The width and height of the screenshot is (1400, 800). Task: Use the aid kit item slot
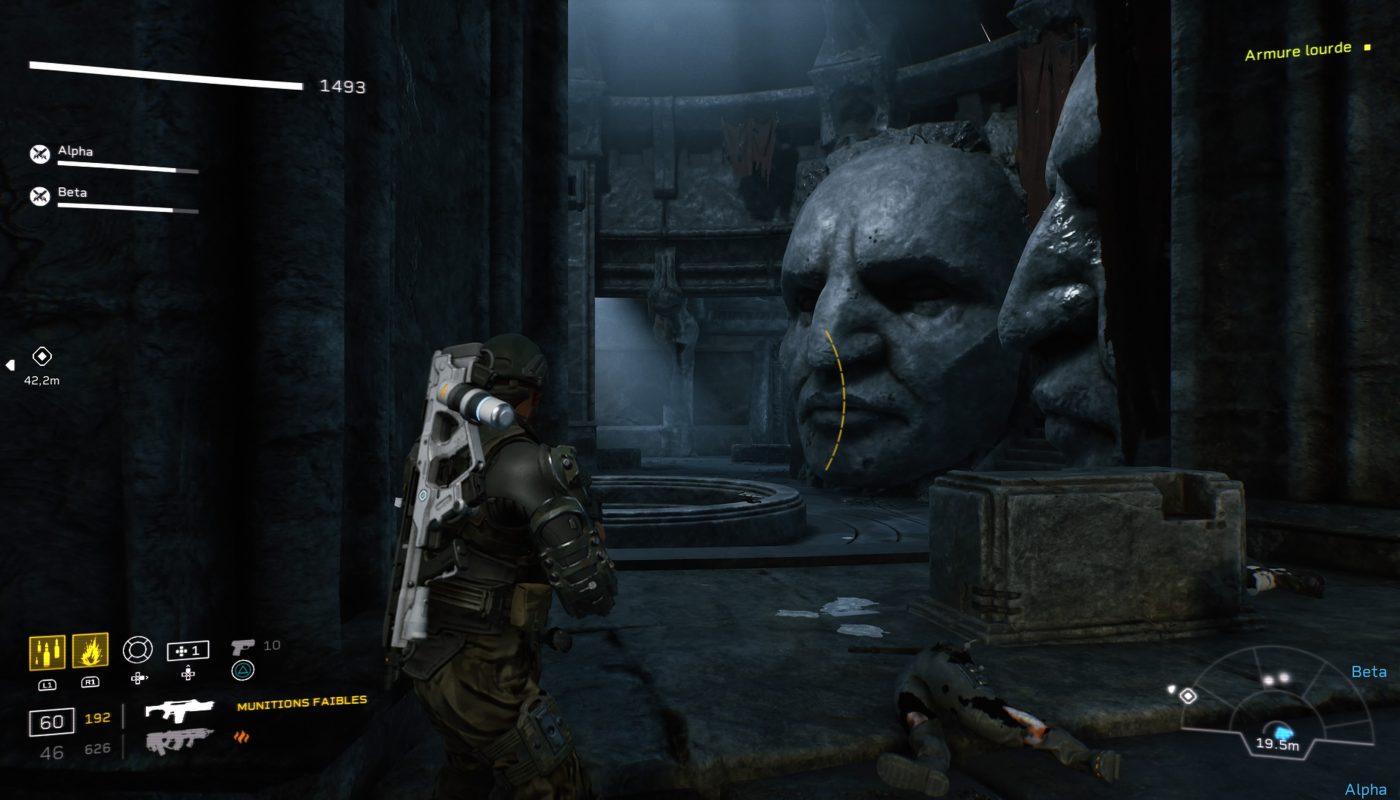pyautogui.click(x=188, y=651)
